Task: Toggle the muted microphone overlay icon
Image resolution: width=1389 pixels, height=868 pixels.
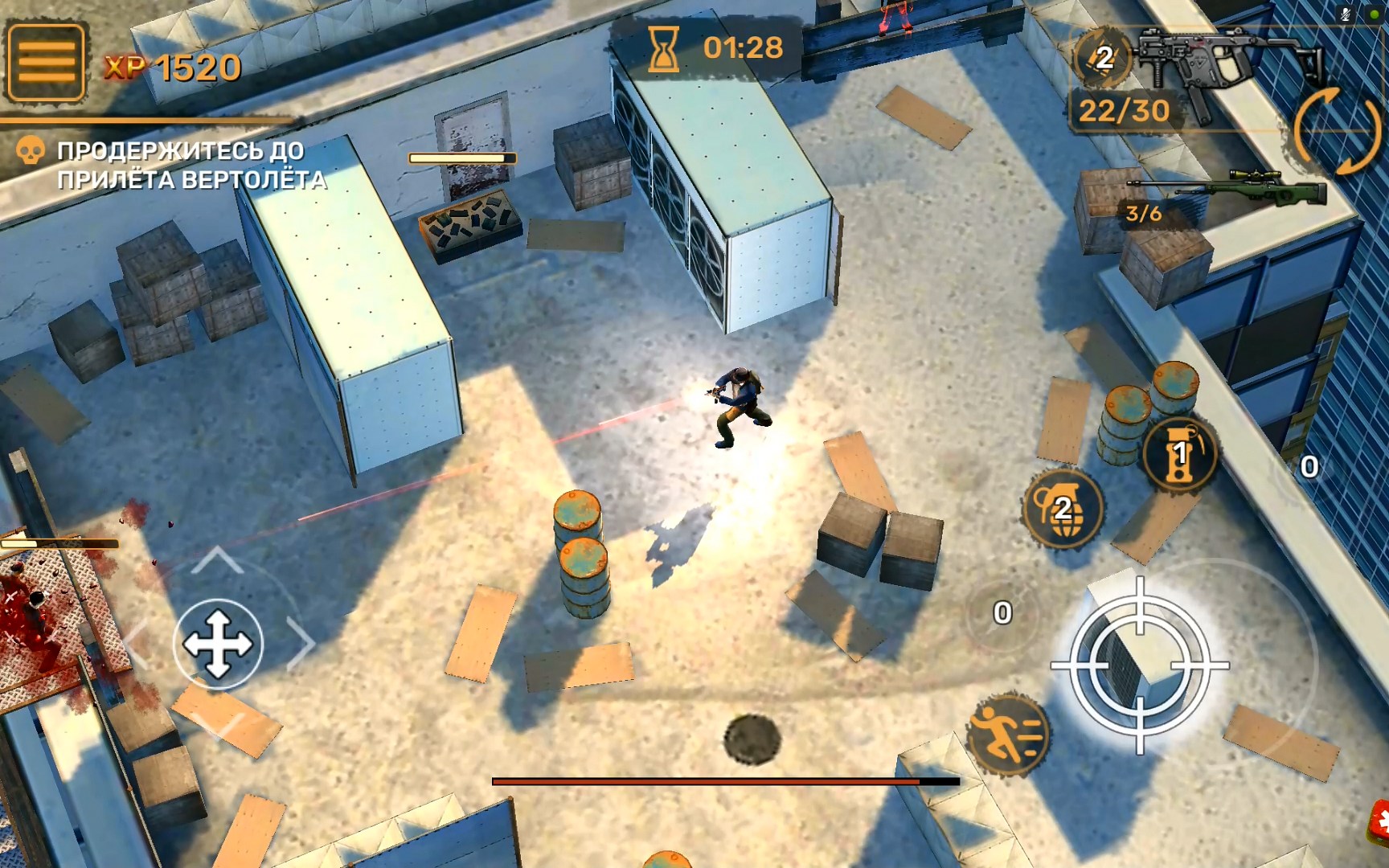Action: pyautogui.click(x=1346, y=14)
